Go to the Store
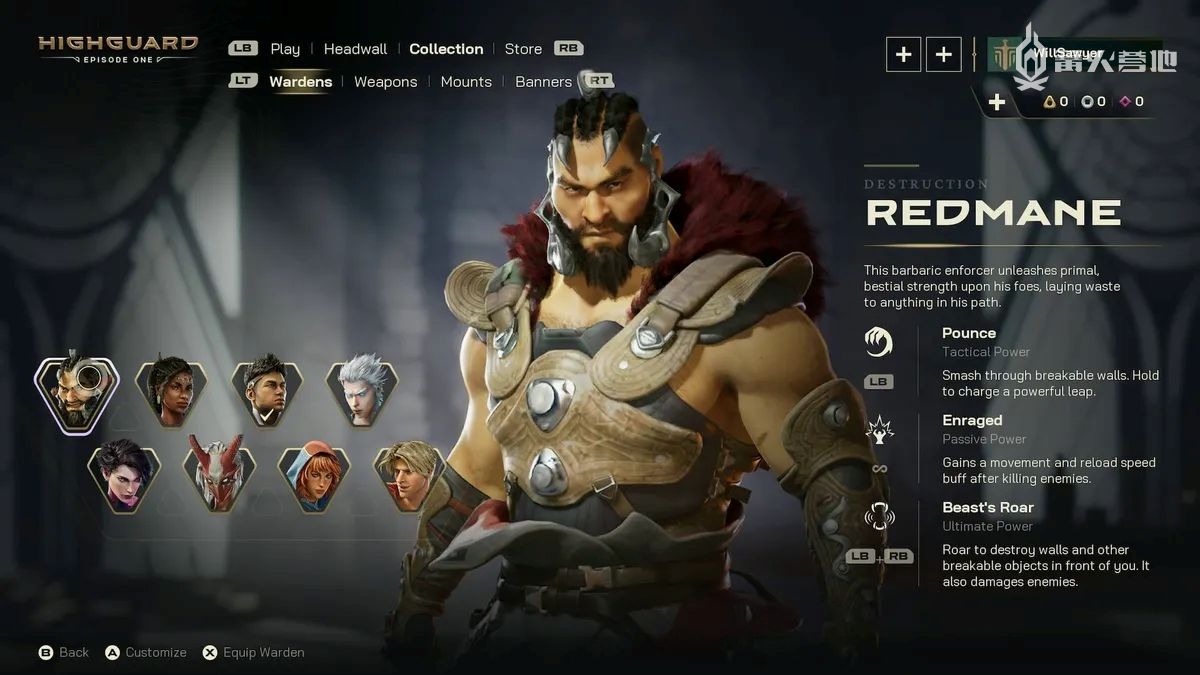 (x=523, y=49)
